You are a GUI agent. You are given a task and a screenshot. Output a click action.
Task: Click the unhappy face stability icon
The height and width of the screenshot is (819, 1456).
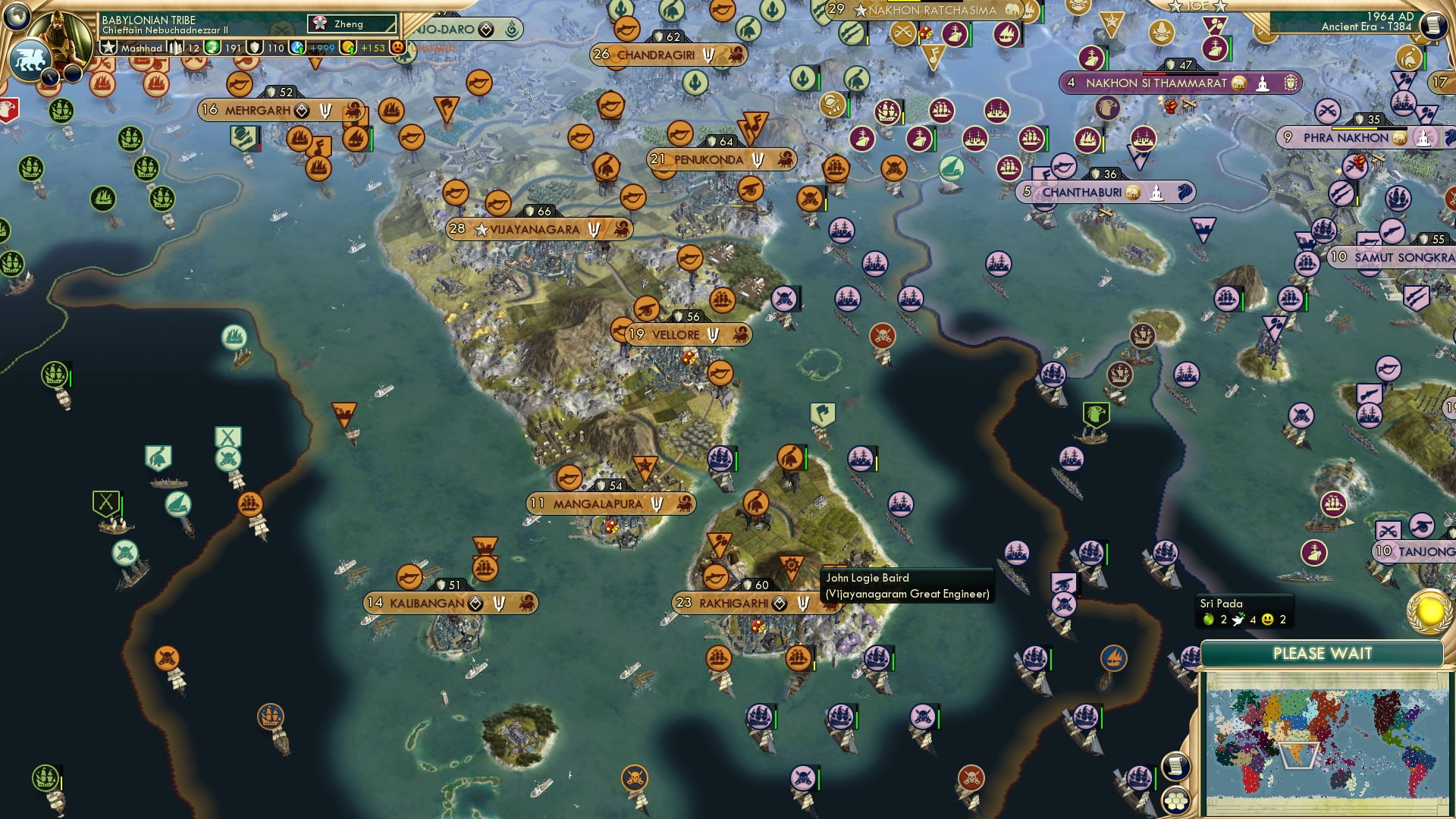click(397, 48)
